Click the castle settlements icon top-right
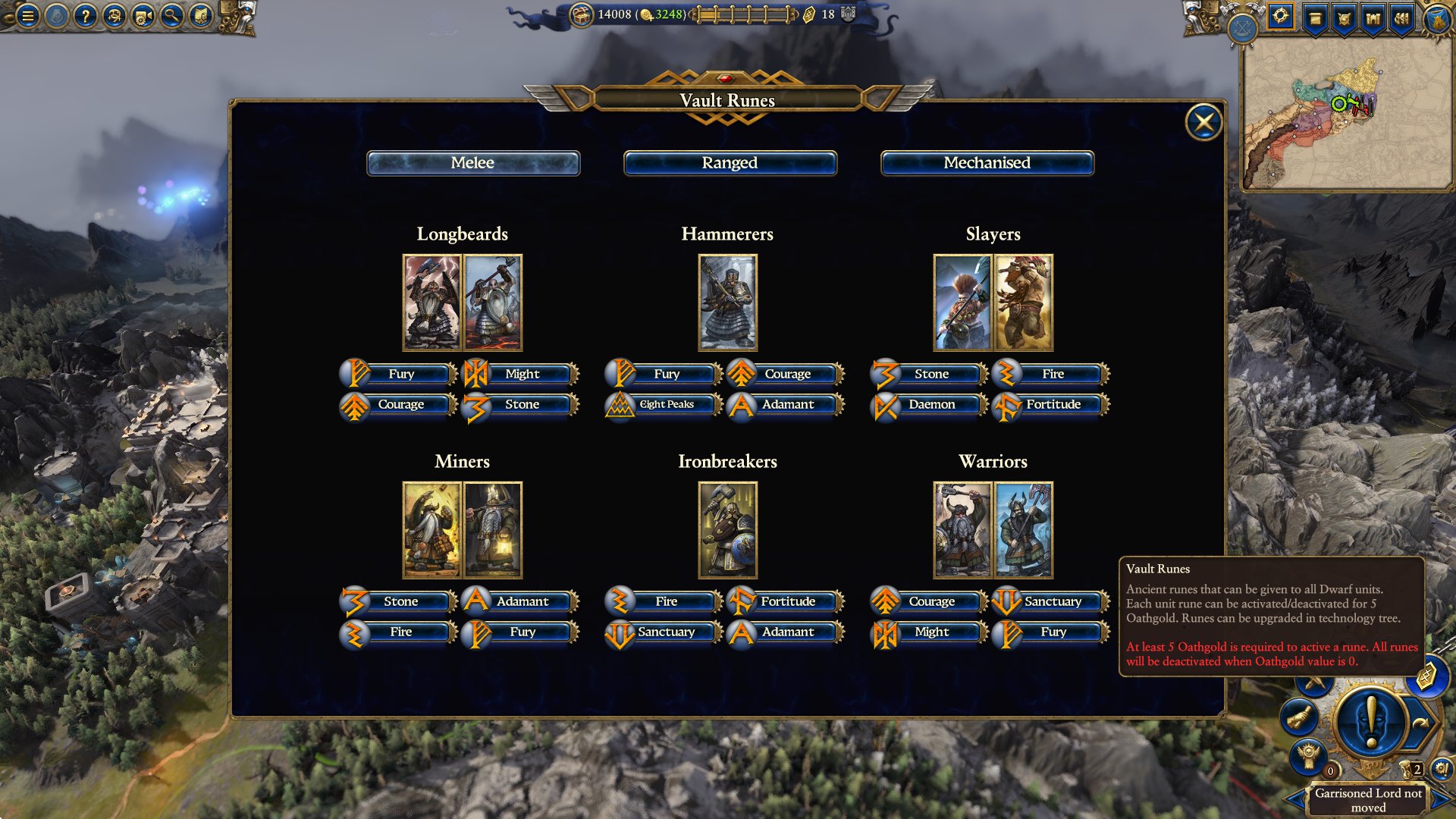 pos(1373,17)
